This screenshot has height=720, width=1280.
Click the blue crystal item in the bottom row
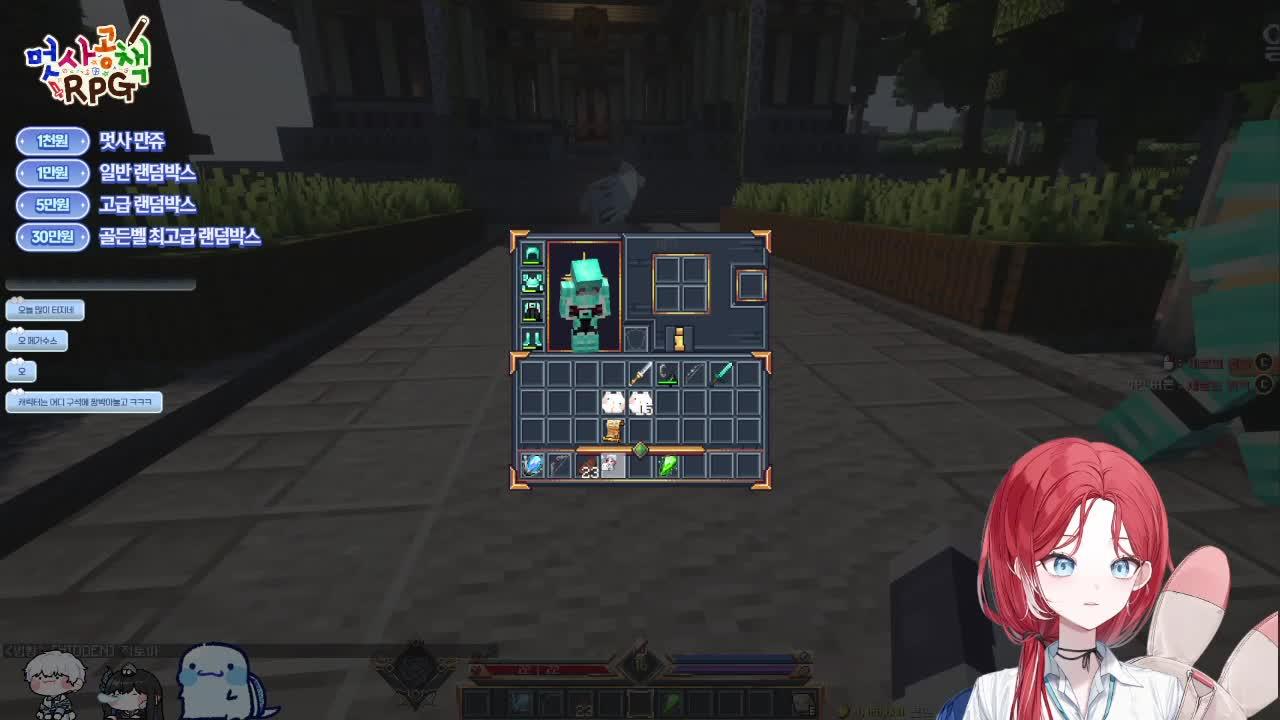point(532,464)
